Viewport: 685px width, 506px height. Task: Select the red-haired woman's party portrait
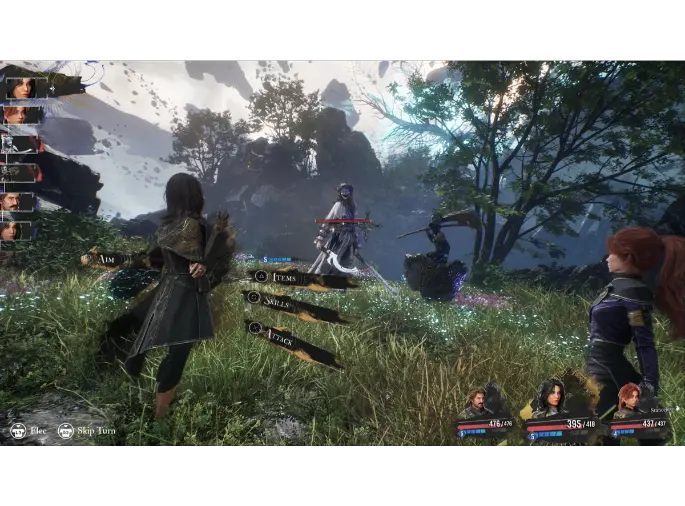(628, 398)
